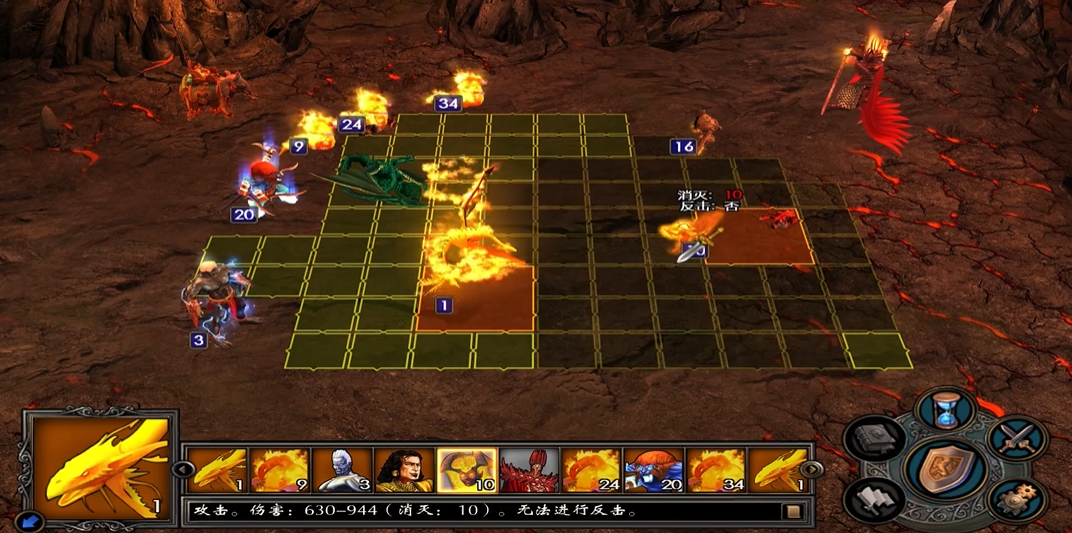
Task: Select the phoenix portrait numbered 34
Action: (x=715, y=470)
